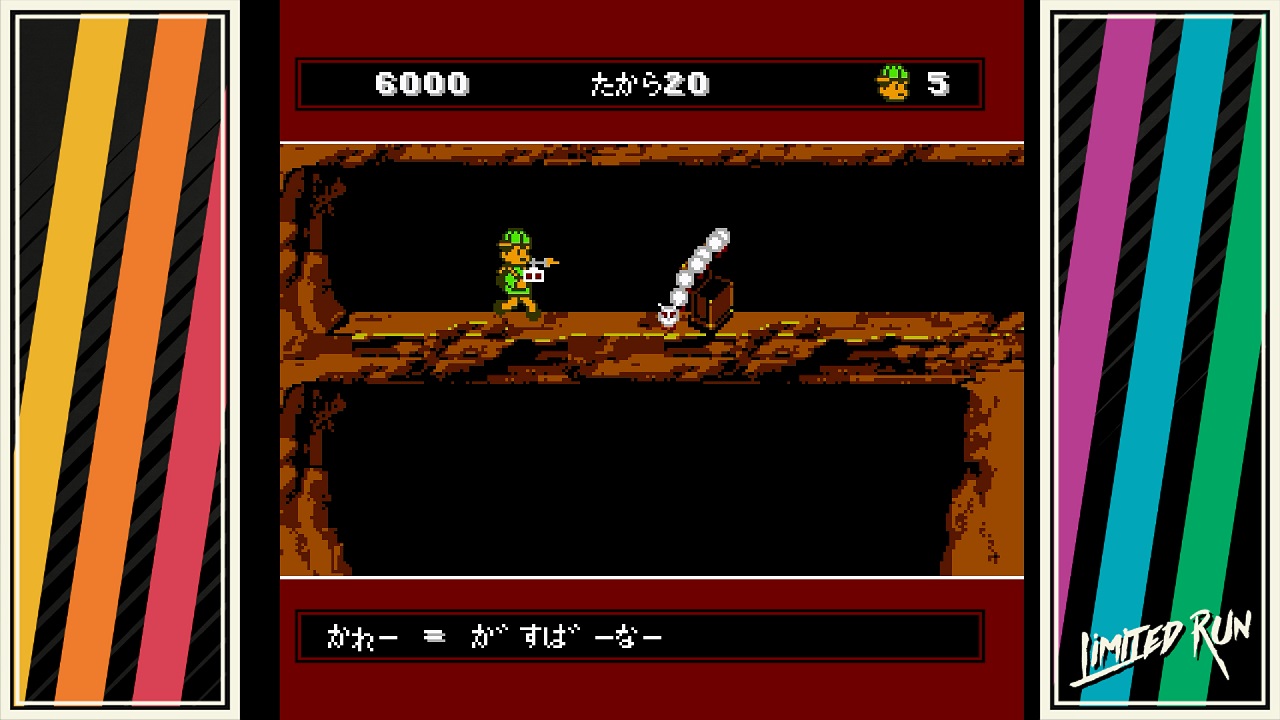The height and width of the screenshot is (720, 1280).
Task: Click the lives count number 5
Action: [938, 84]
